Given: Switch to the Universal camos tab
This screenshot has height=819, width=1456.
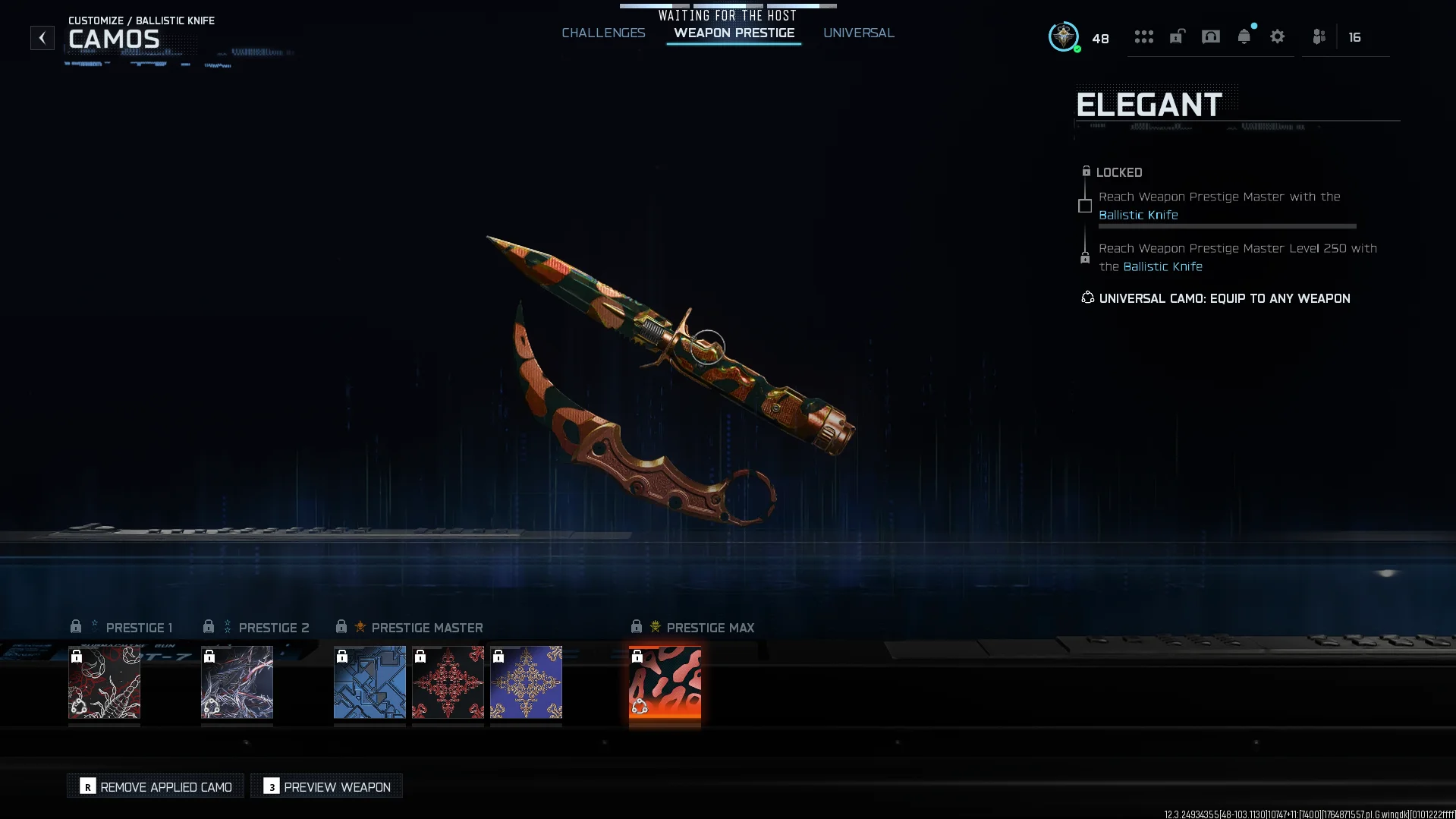Looking at the screenshot, I should click(x=858, y=33).
